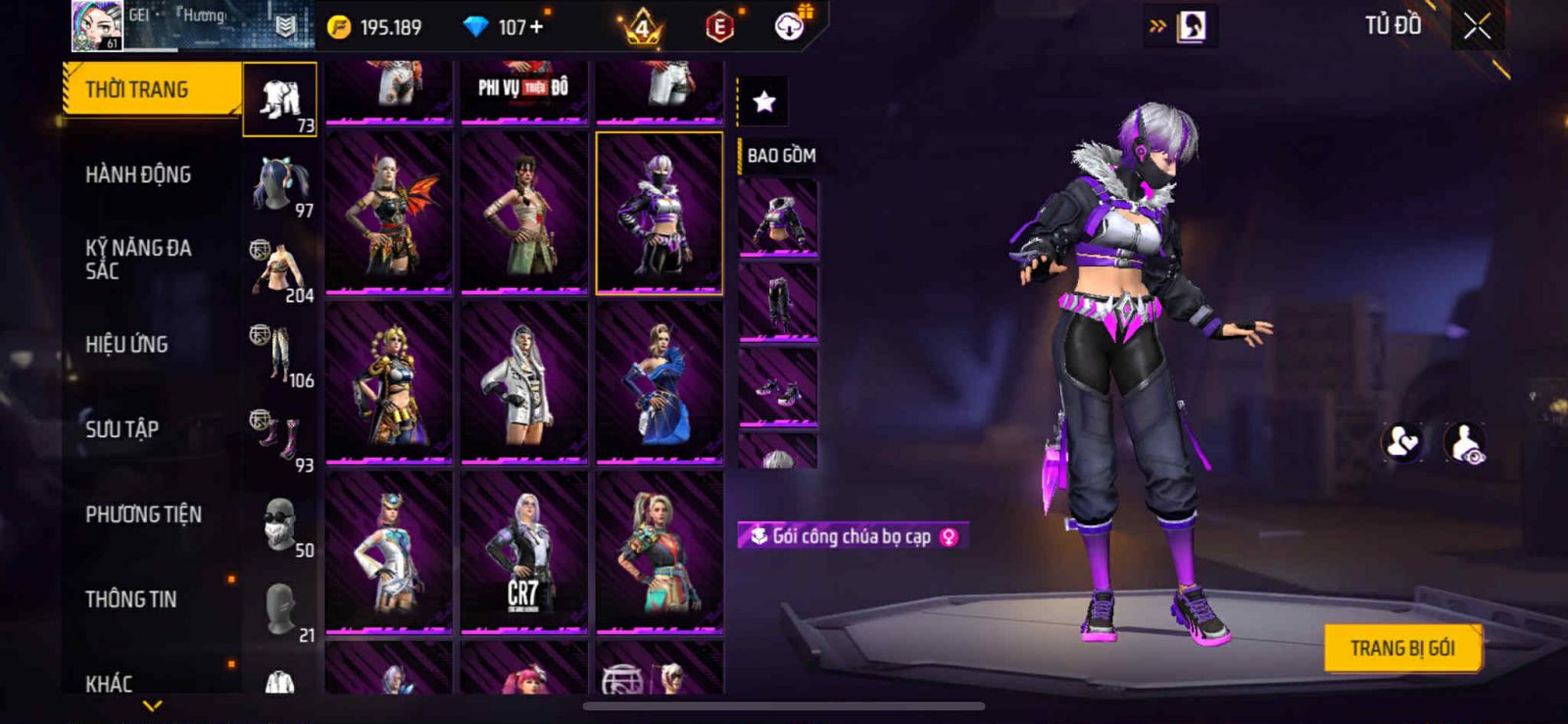The image size is (1568, 724).
Task: Select KỸ NĂNG ĐA SẮC category
Action: pos(138,260)
